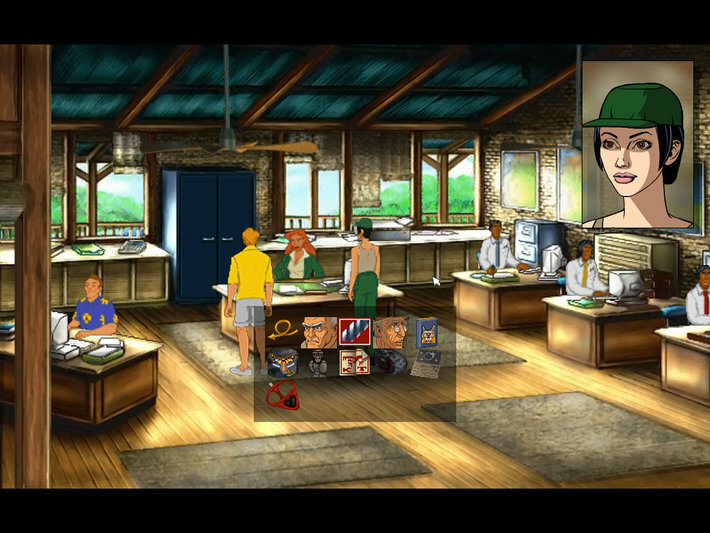Viewport: 710px width, 533px height.
Task: Click the green-capped woman portrait
Action: [x=637, y=145]
